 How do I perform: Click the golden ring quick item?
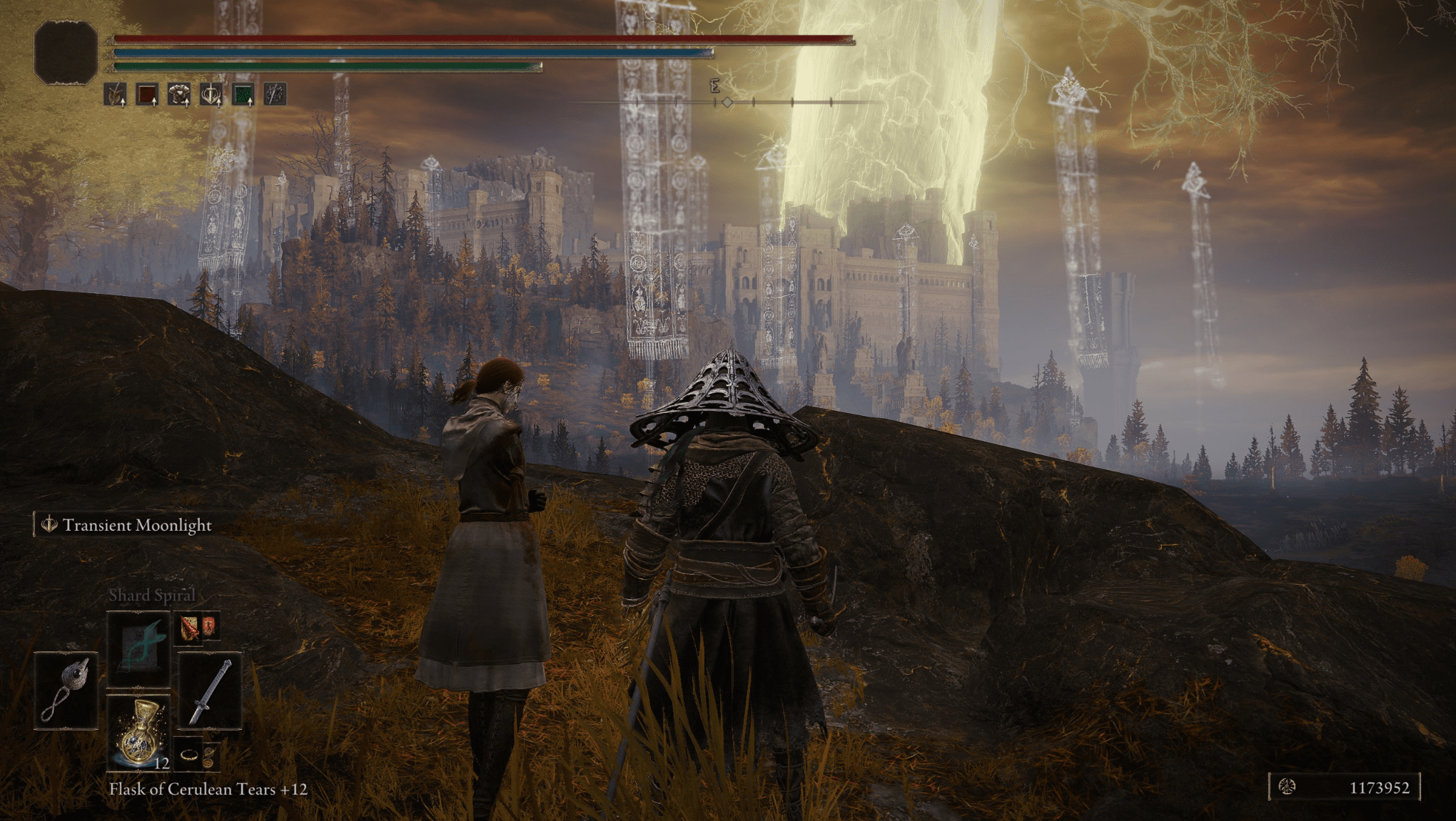click(x=188, y=755)
